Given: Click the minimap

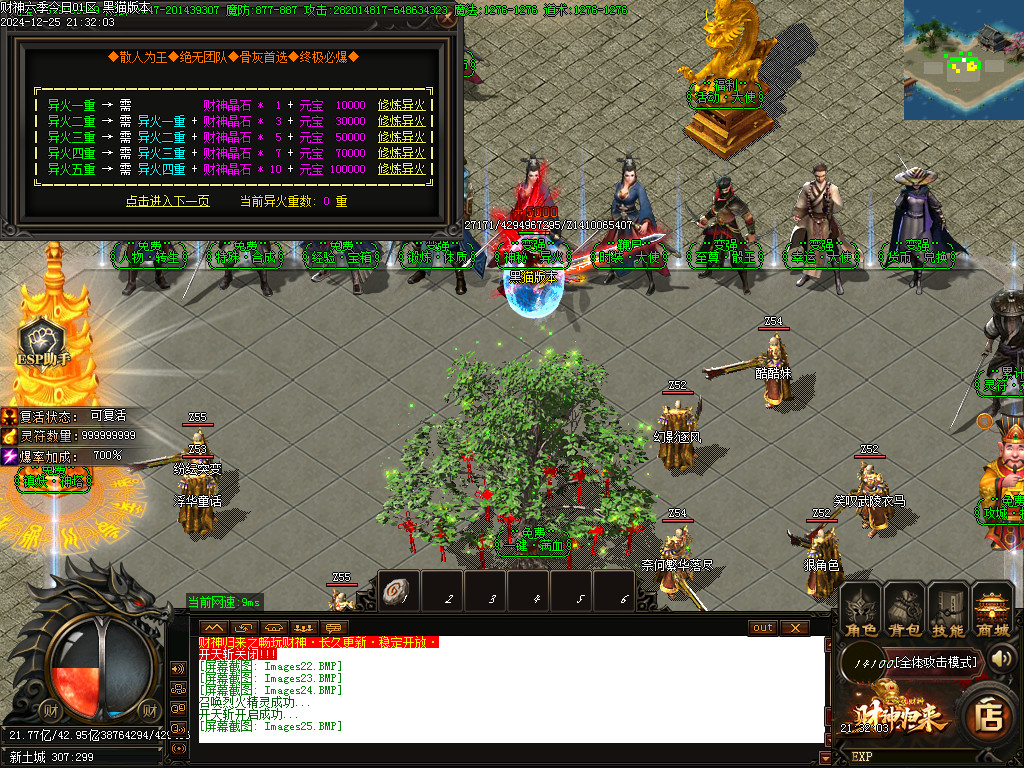Looking at the screenshot, I should tap(963, 46).
